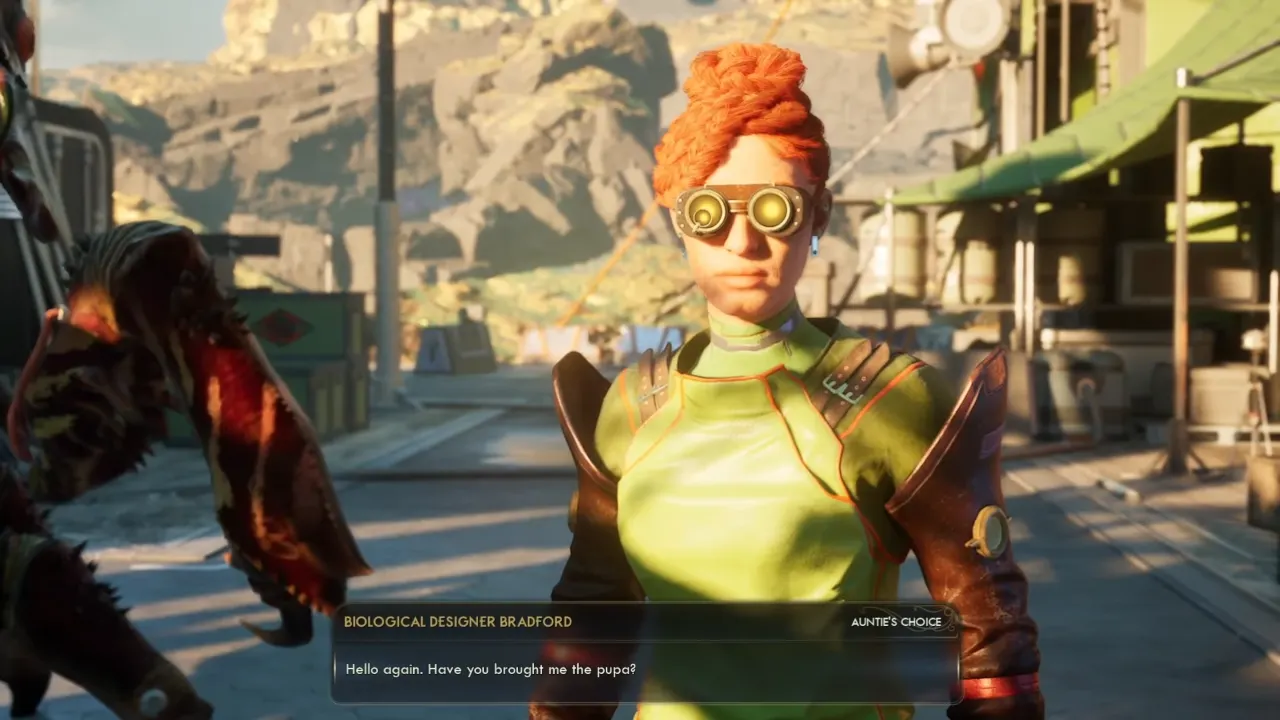
Task: Click the Auntie's Choice faction emblem
Action: (x=932, y=622)
